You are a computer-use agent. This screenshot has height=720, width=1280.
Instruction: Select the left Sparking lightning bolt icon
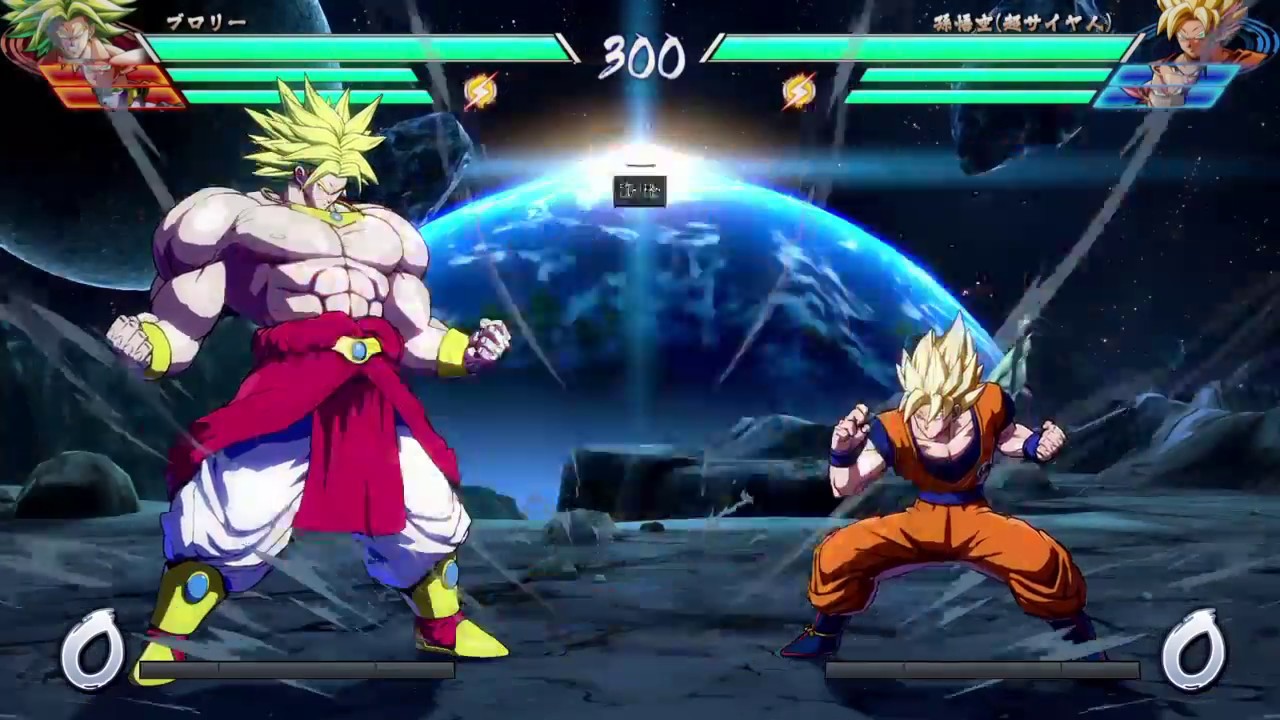(x=478, y=90)
